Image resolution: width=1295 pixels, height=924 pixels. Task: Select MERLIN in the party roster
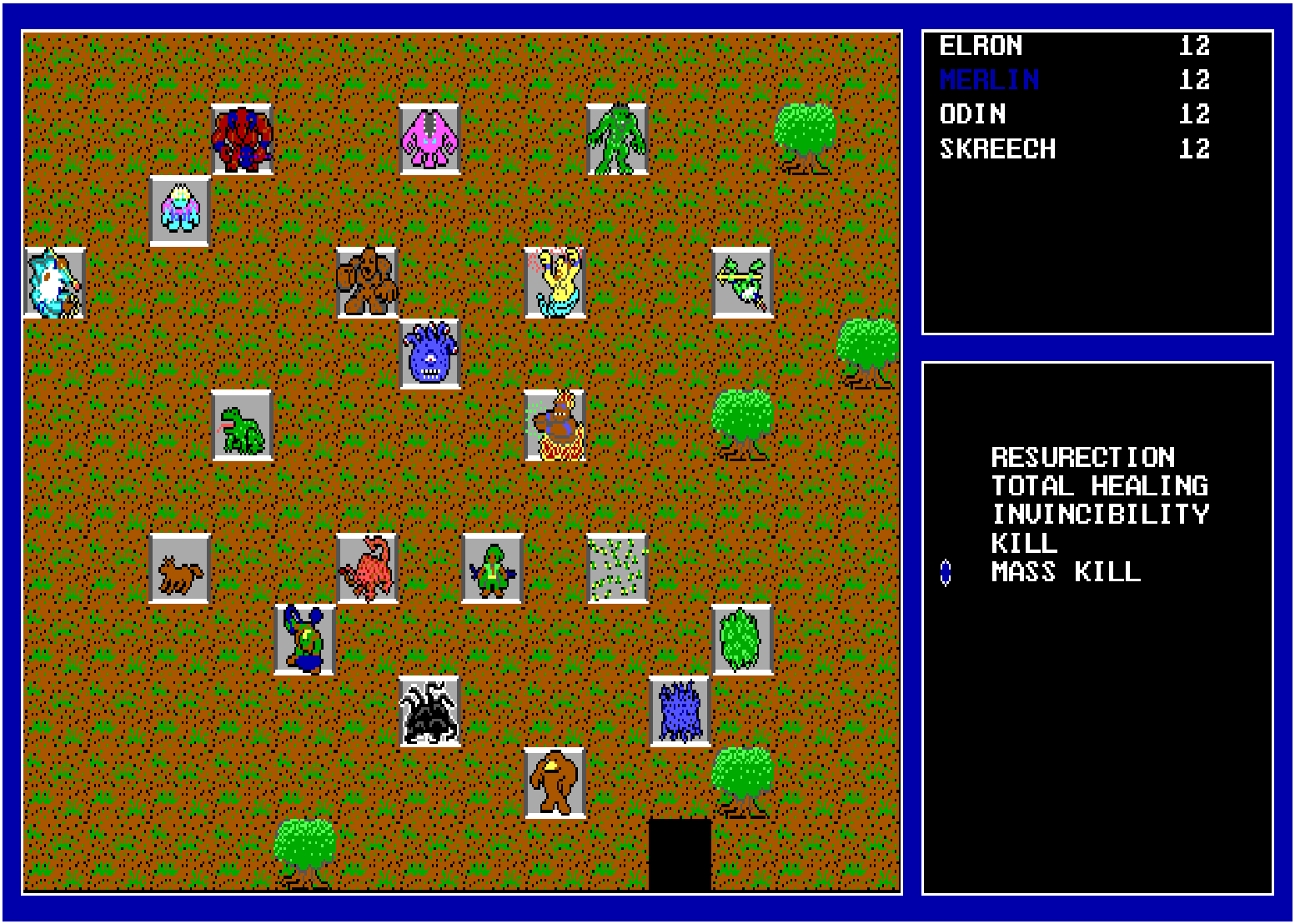(x=989, y=80)
